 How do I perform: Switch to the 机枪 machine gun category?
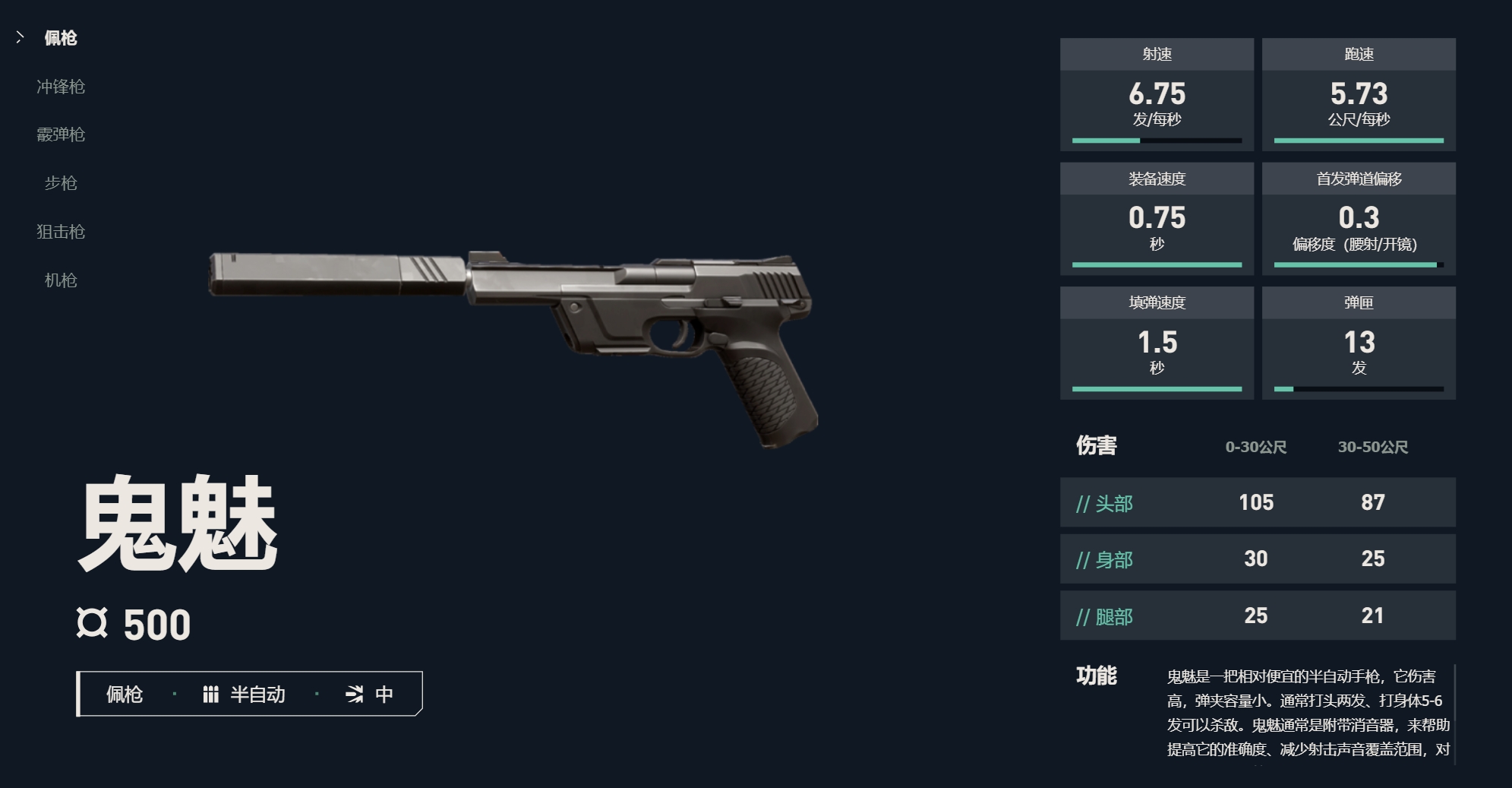[x=61, y=280]
